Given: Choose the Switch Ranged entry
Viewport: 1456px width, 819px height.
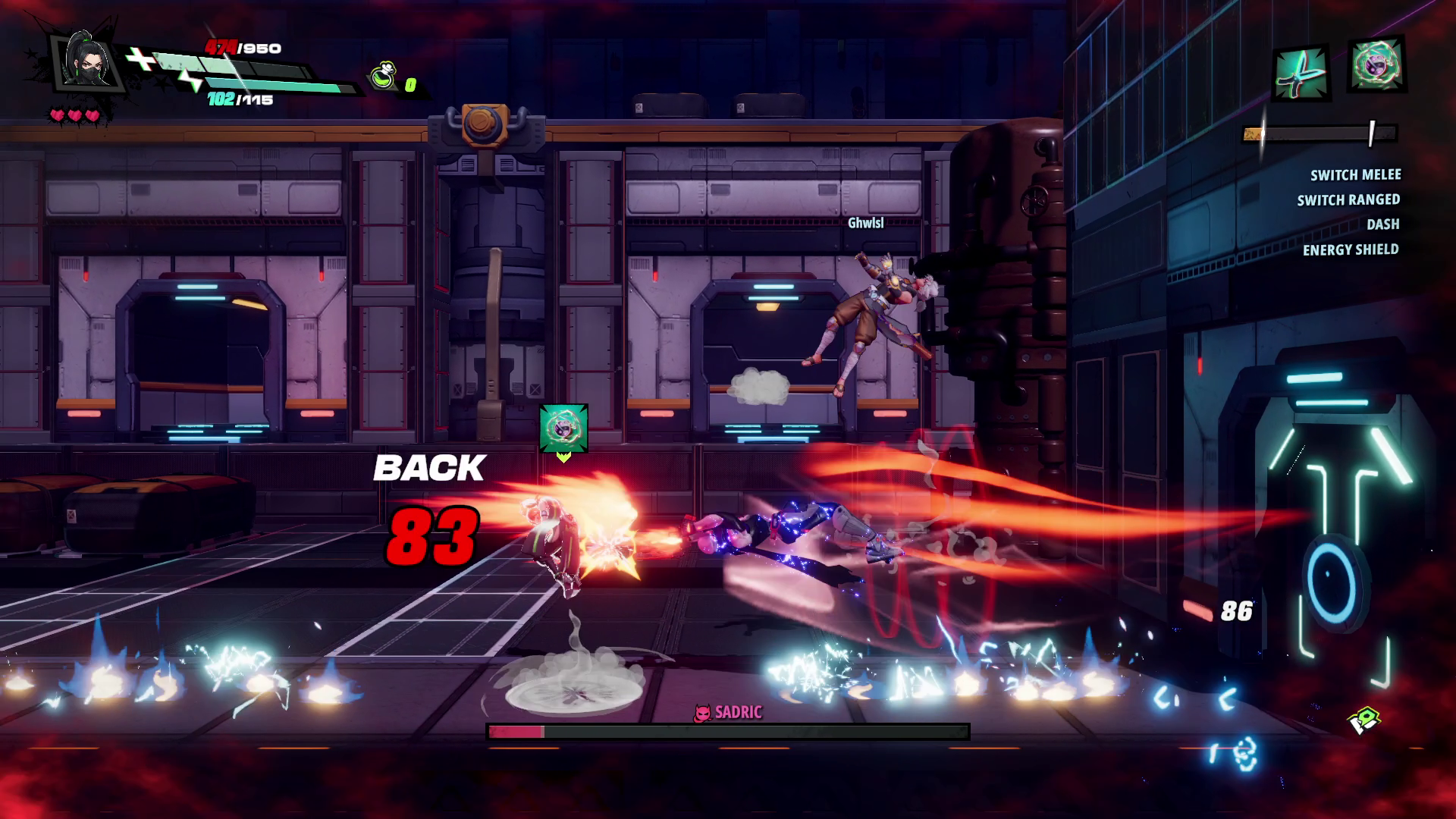Looking at the screenshot, I should (1348, 200).
